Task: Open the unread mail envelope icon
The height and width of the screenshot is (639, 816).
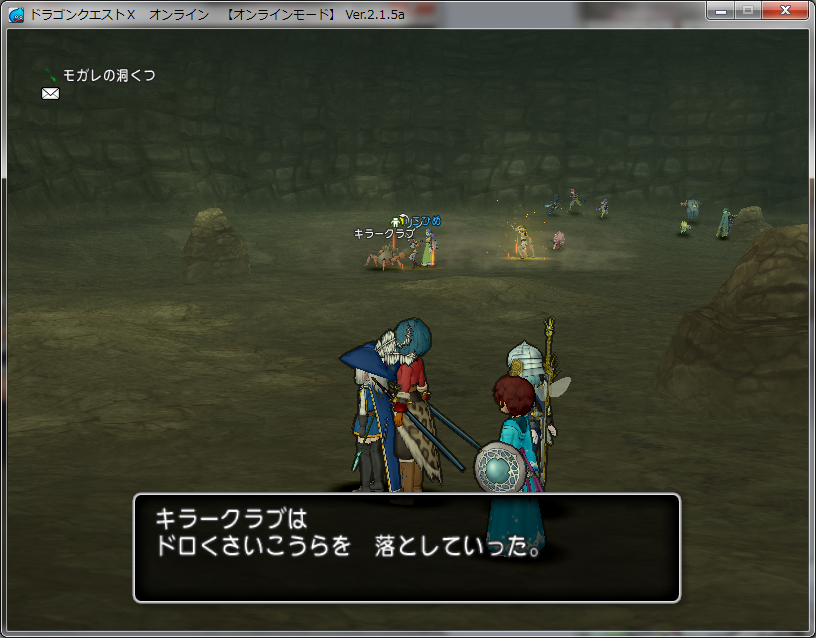Action: pyautogui.click(x=50, y=94)
